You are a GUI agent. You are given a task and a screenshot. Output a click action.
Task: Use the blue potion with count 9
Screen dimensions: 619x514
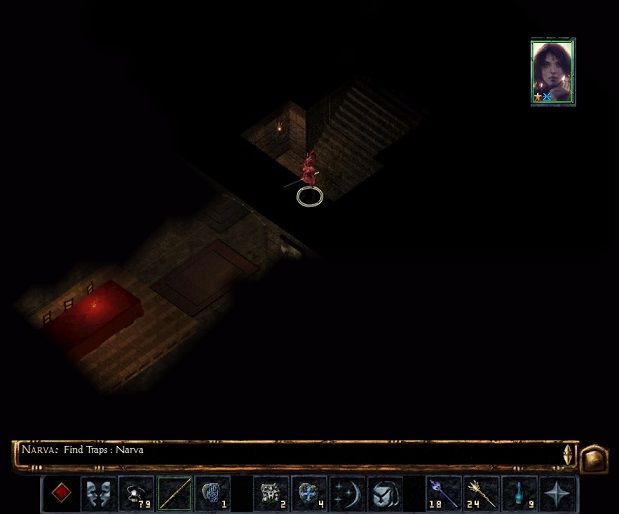tap(518, 493)
